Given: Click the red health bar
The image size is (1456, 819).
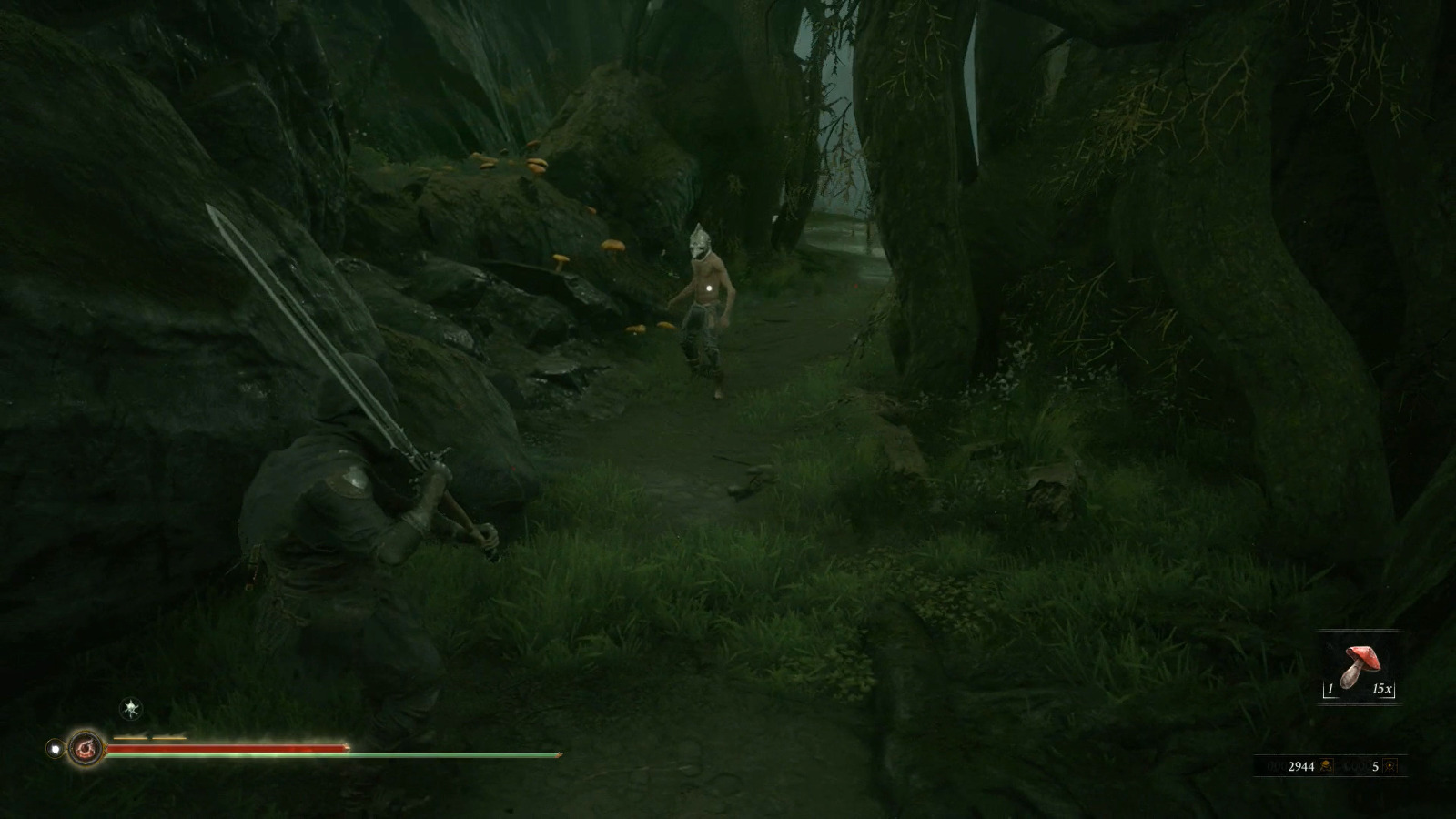Looking at the screenshot, I should (227, 748).
